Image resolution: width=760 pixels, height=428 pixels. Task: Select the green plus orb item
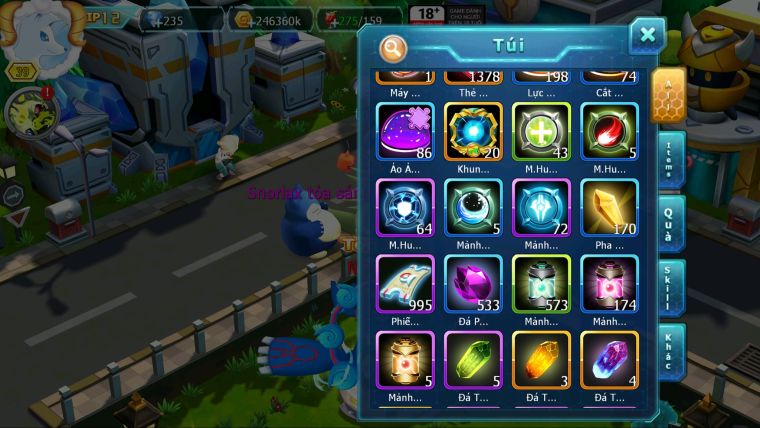point(541,132)
